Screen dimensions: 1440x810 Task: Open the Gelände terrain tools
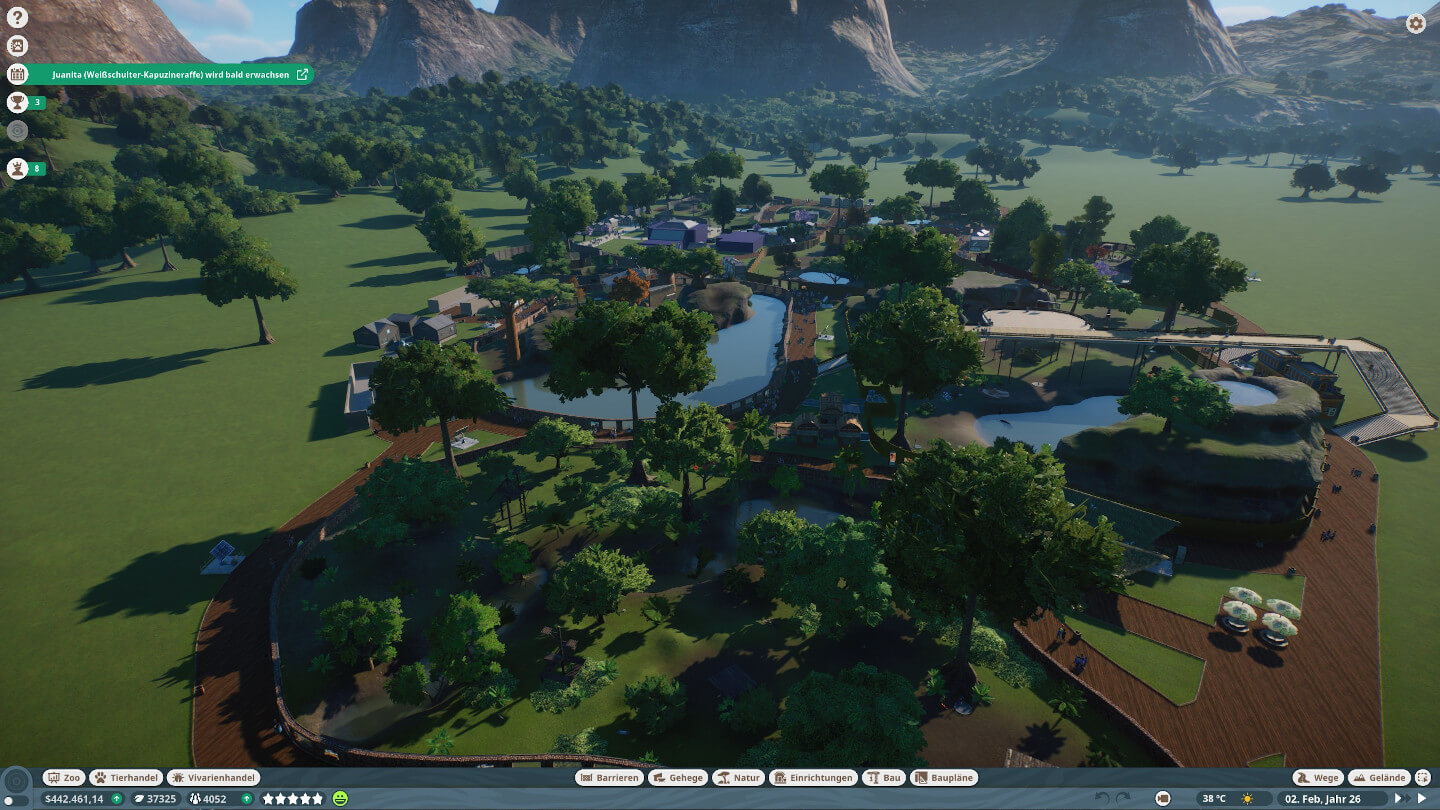[x=1378, y=777]
